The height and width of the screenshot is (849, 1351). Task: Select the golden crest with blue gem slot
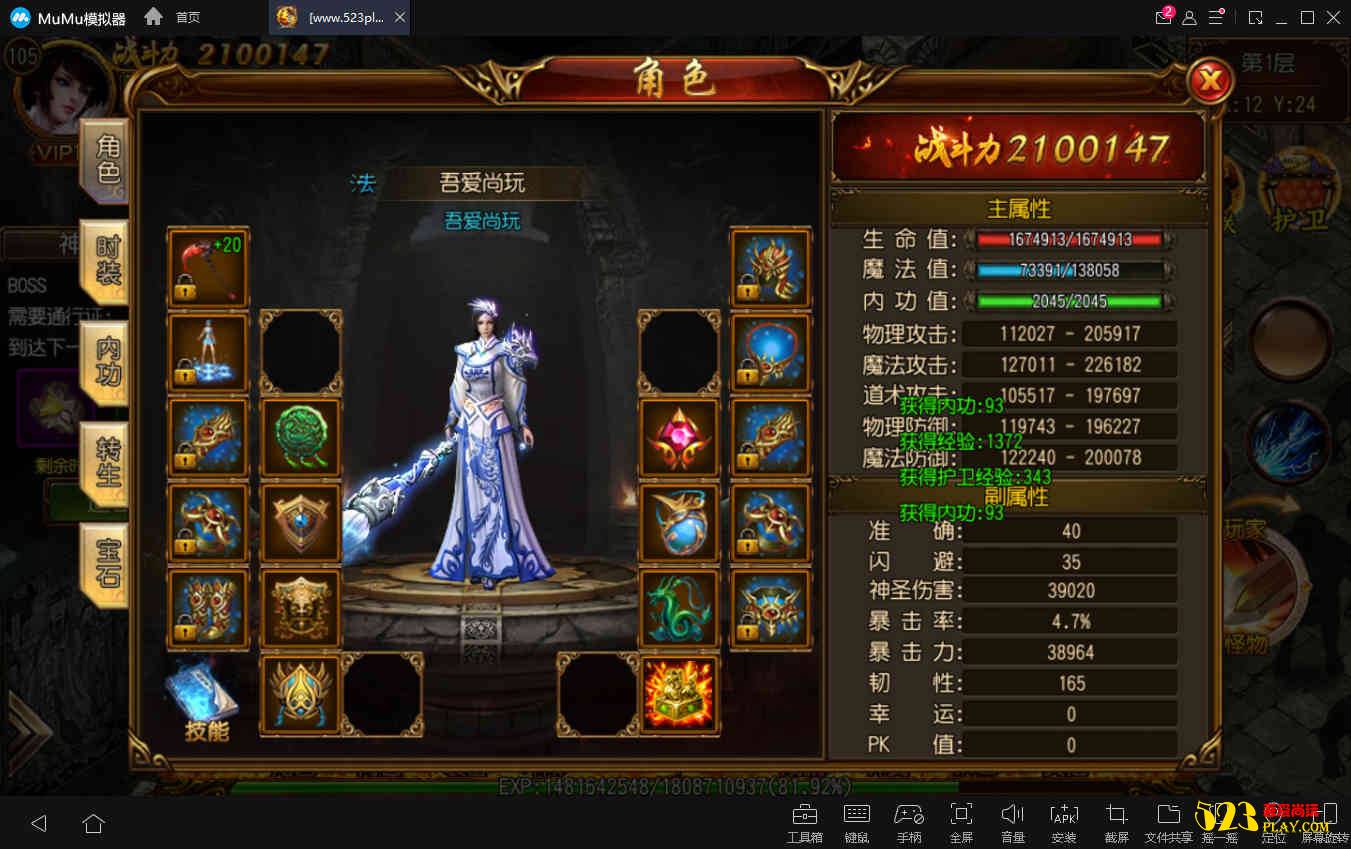301,692
